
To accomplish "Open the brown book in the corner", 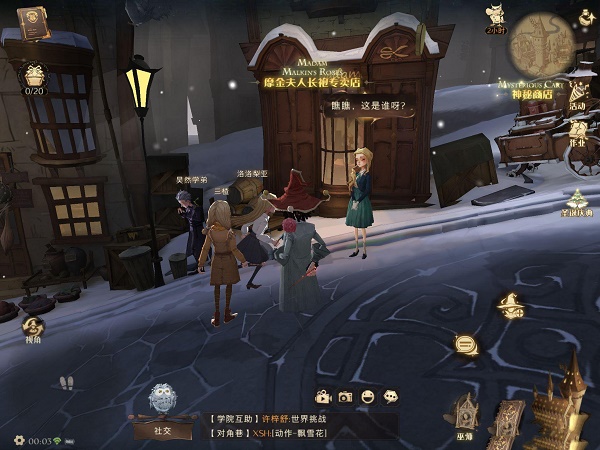I will pyautogui.click(x=33, y=19).
